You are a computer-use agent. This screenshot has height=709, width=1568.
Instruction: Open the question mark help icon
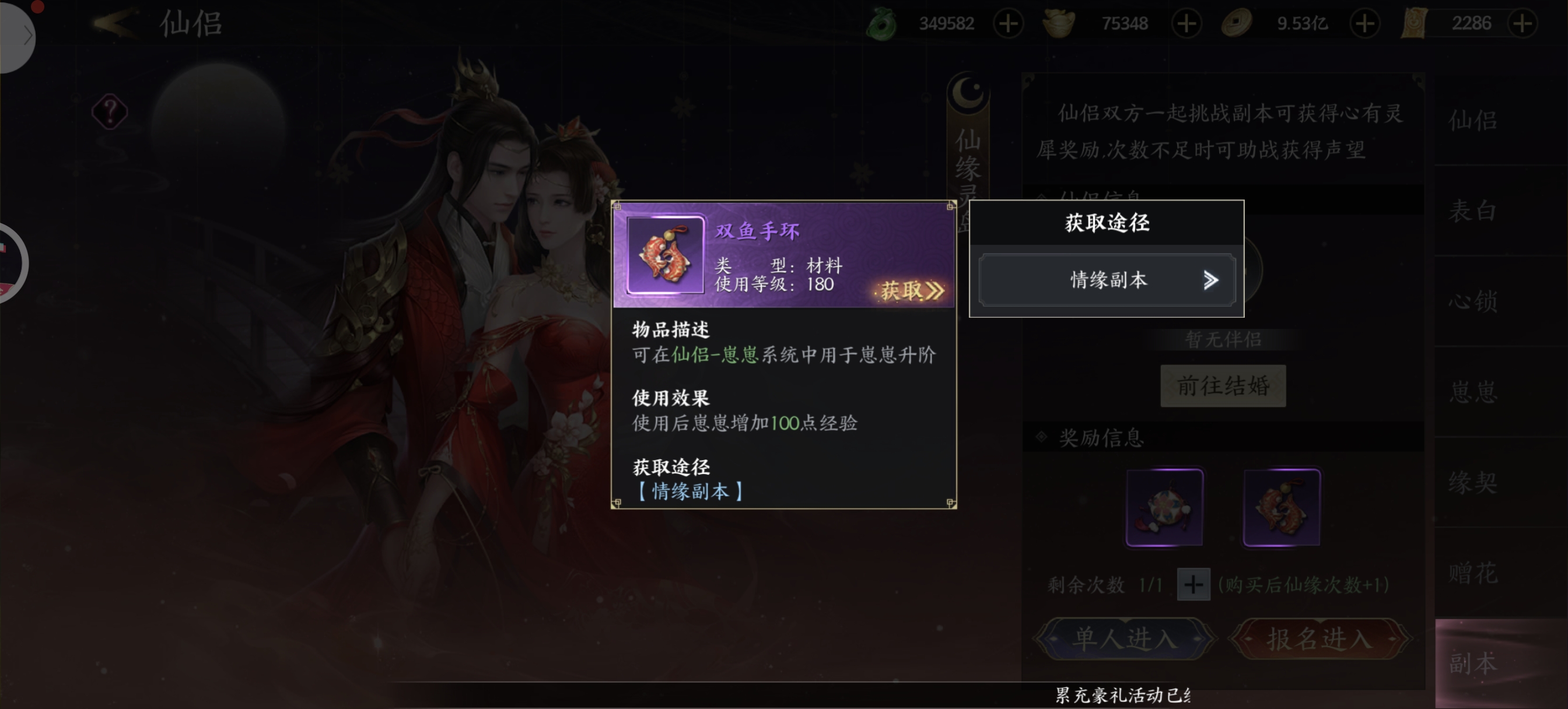coord(110,112)
